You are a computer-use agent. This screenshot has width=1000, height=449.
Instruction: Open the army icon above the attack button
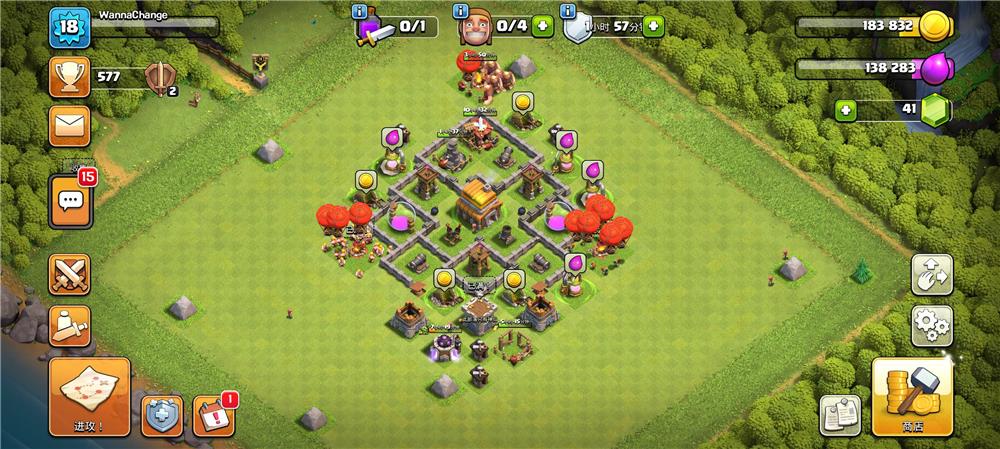[x=70, y=325]
